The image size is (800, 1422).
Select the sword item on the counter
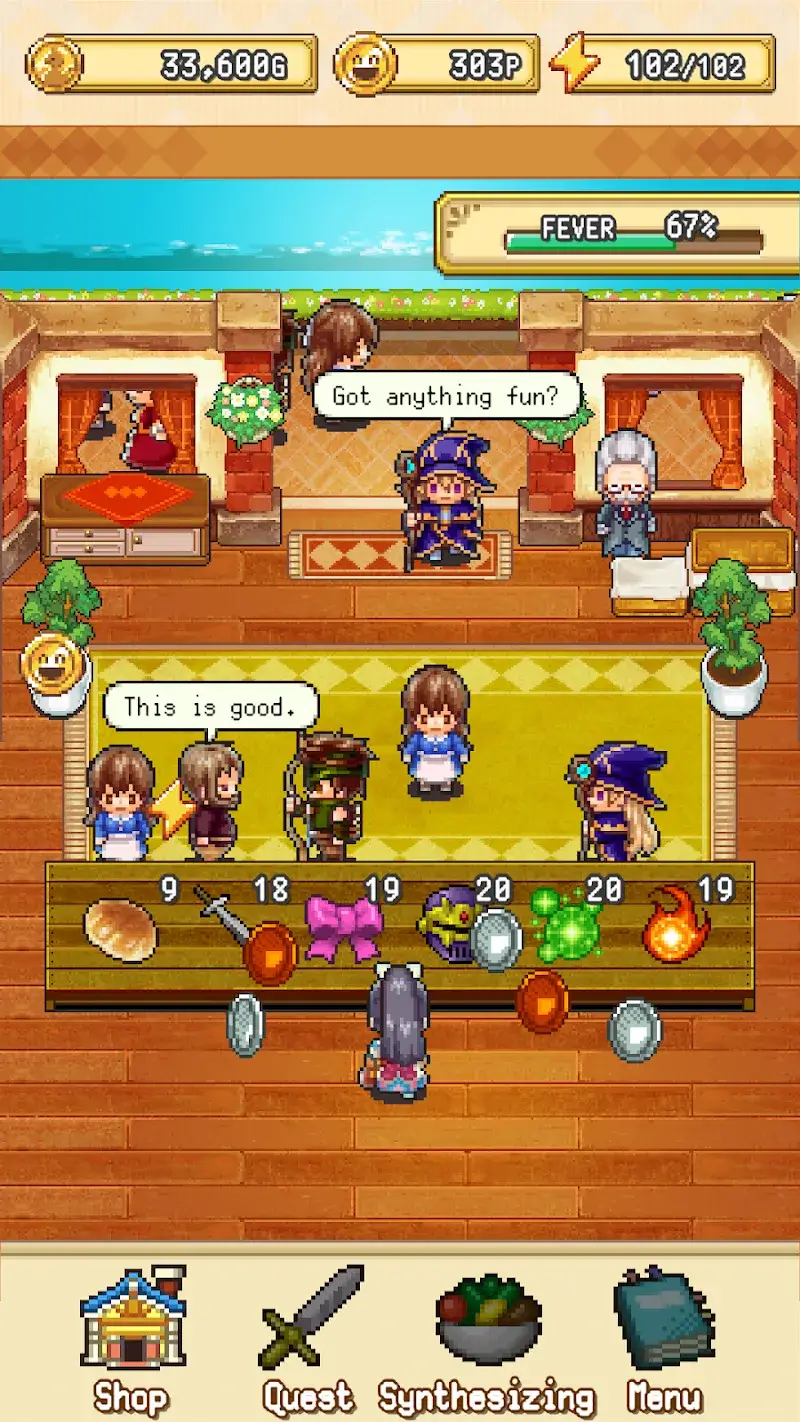pos(222,915)
